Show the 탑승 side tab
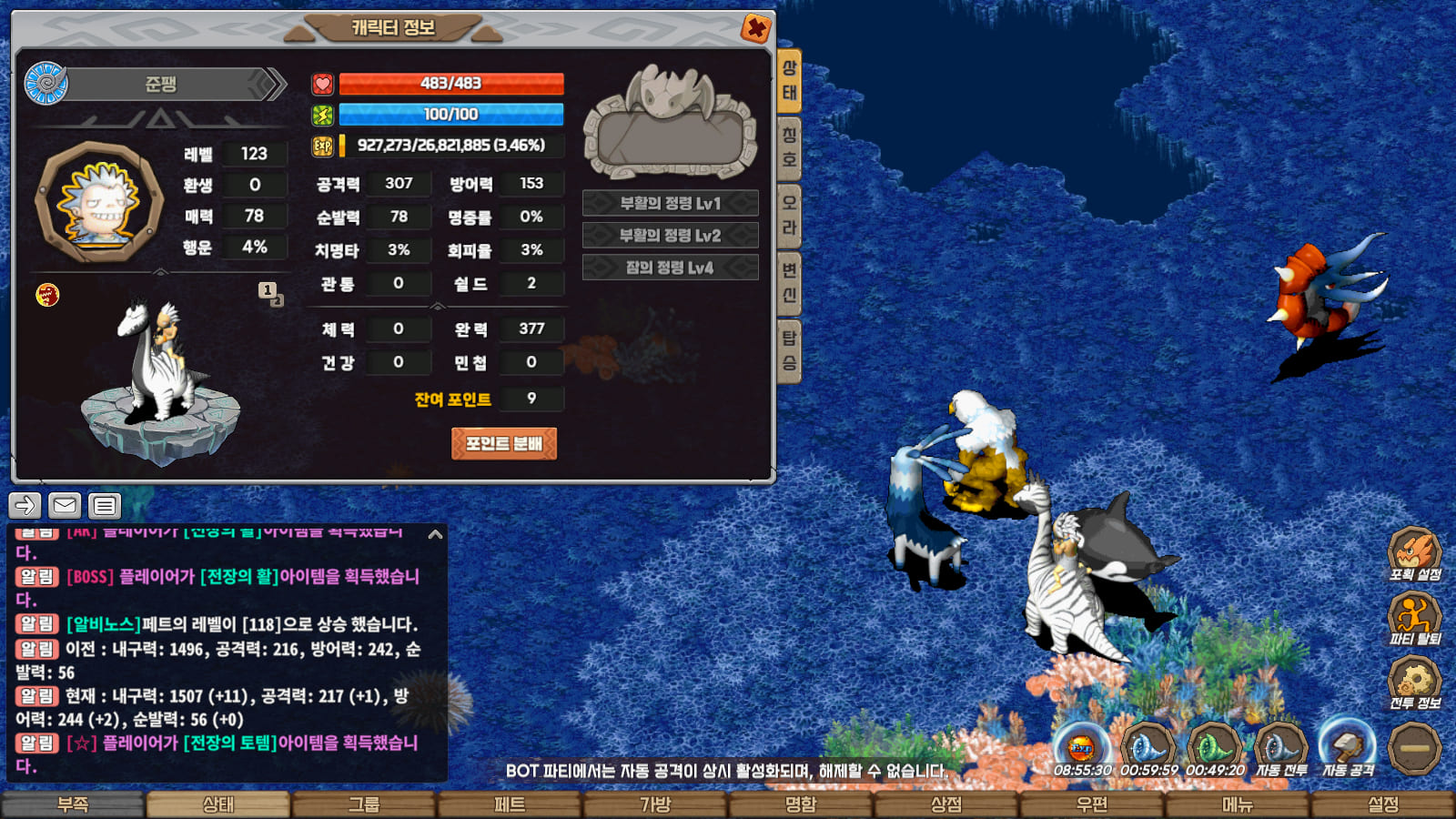This screenshot has width=1456, height=819. 789,350
